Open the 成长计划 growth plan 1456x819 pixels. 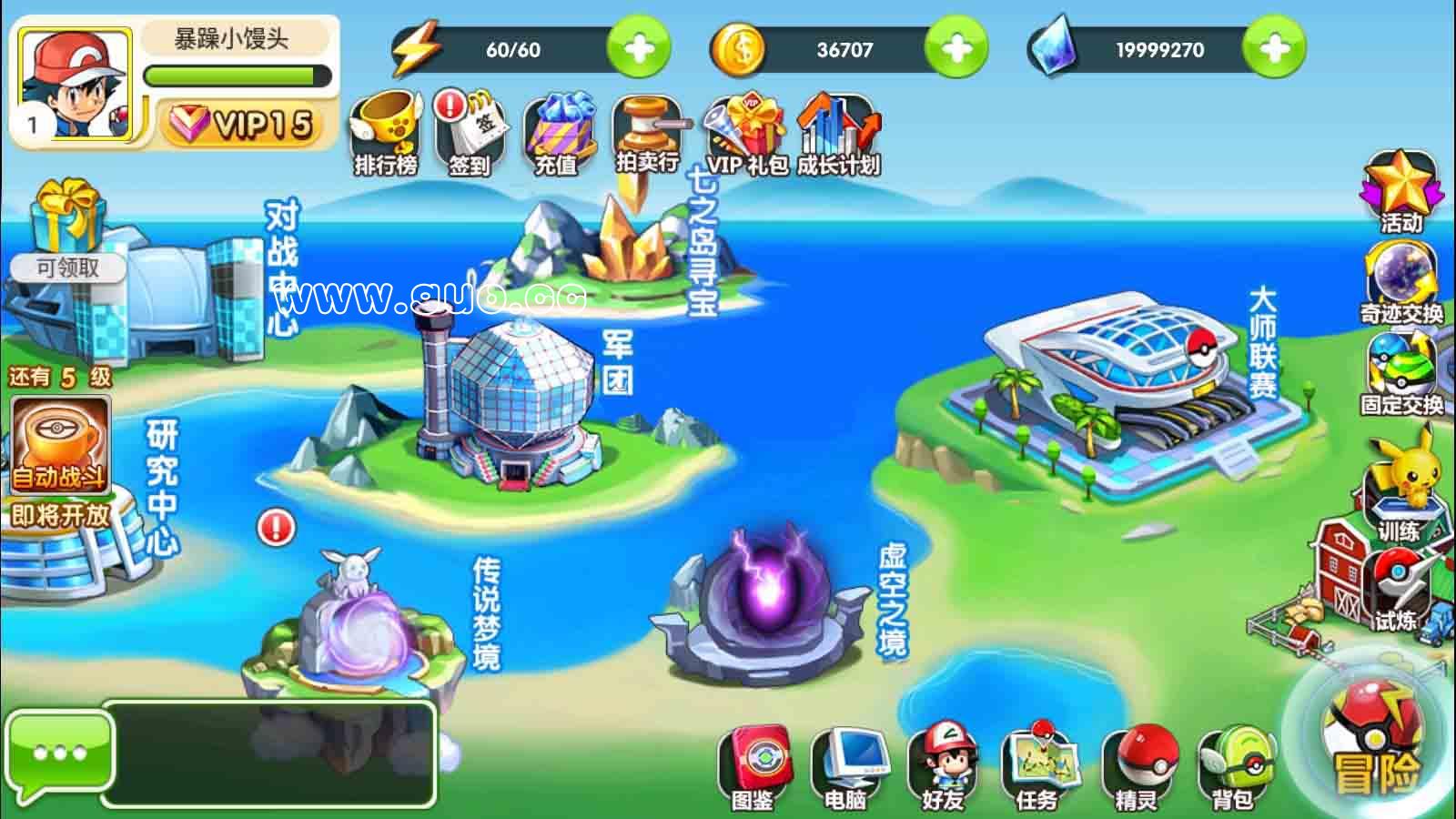coord(838,133)
